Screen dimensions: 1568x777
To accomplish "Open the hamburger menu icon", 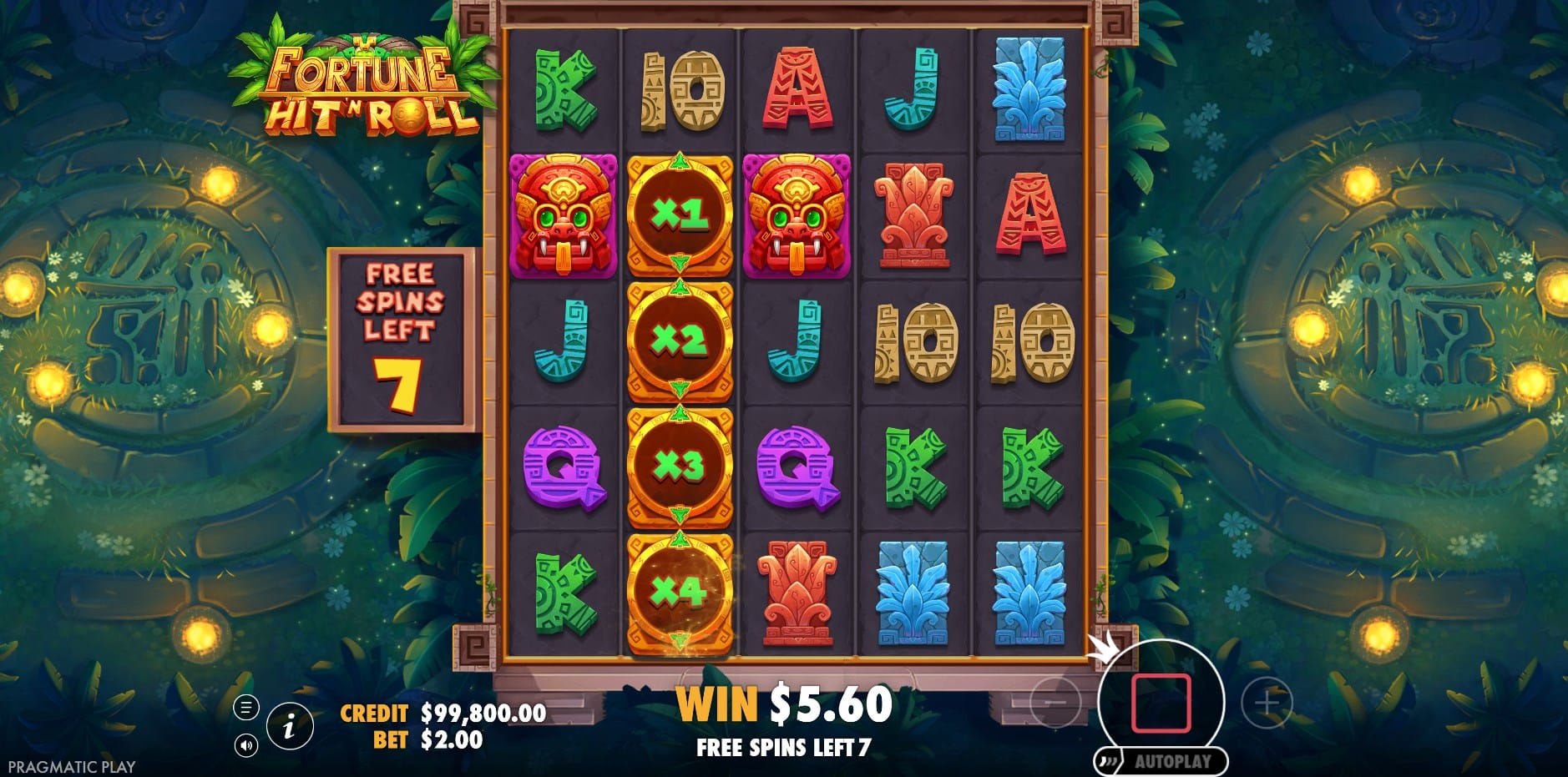I will (245, 709).
